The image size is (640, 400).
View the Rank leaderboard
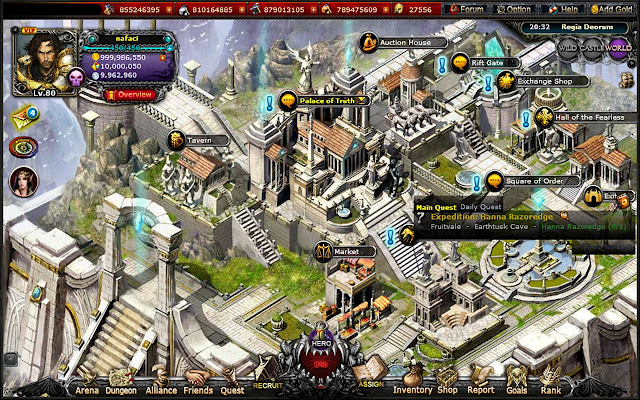[549, 390]
